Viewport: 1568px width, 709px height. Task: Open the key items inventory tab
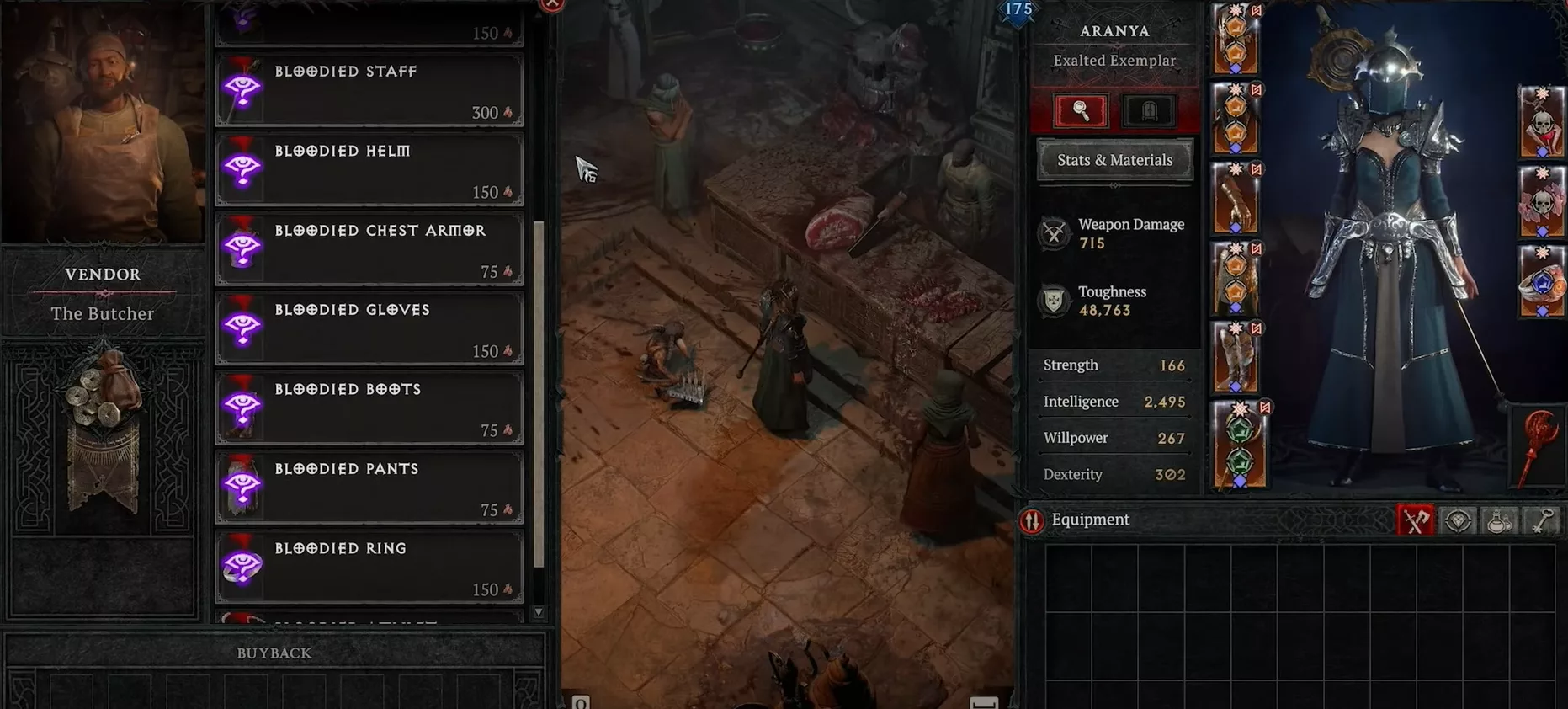pos(1541,520)
